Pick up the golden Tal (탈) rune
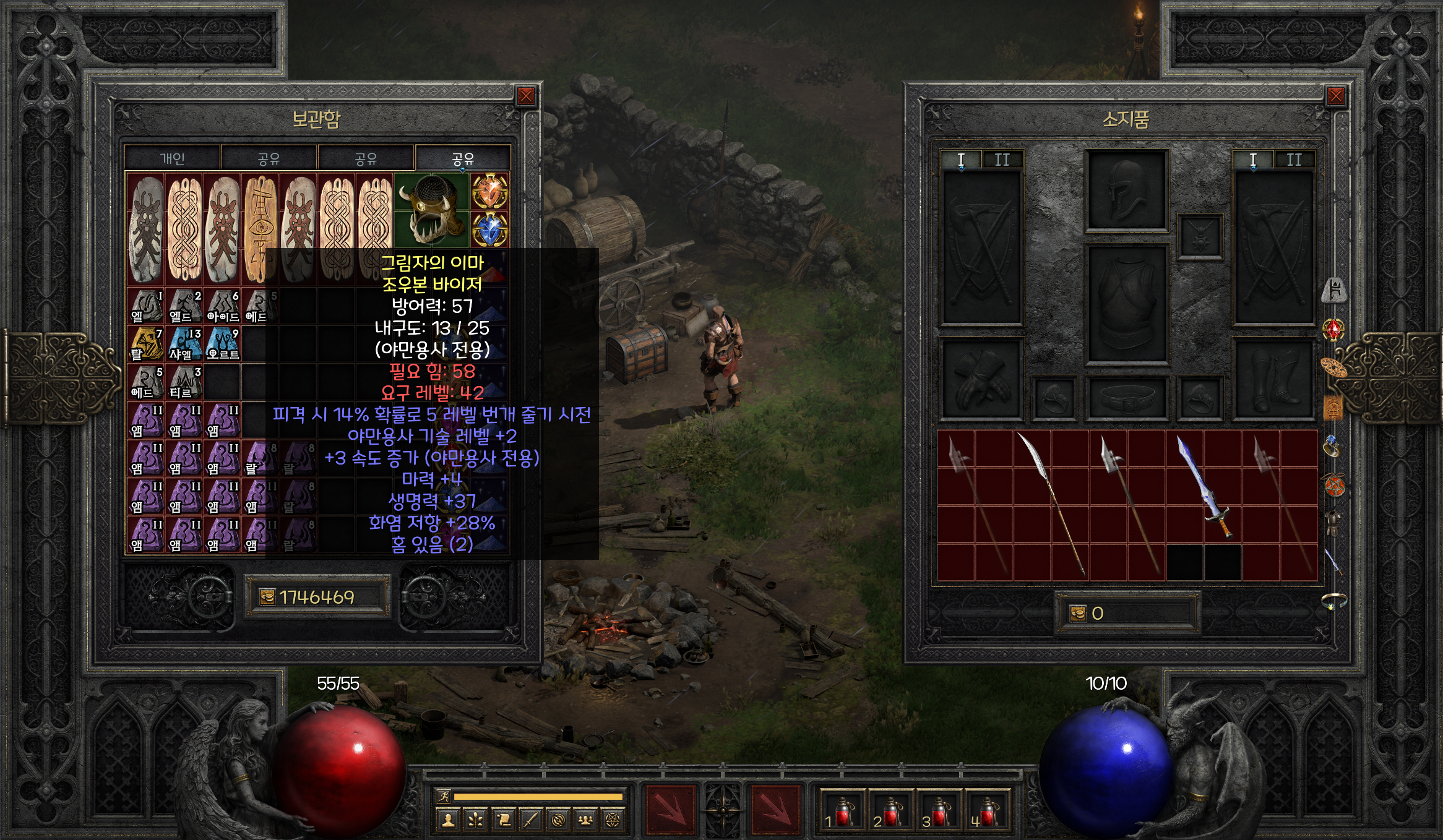This screenshot has height=840, width=1443. coord(146,343)
